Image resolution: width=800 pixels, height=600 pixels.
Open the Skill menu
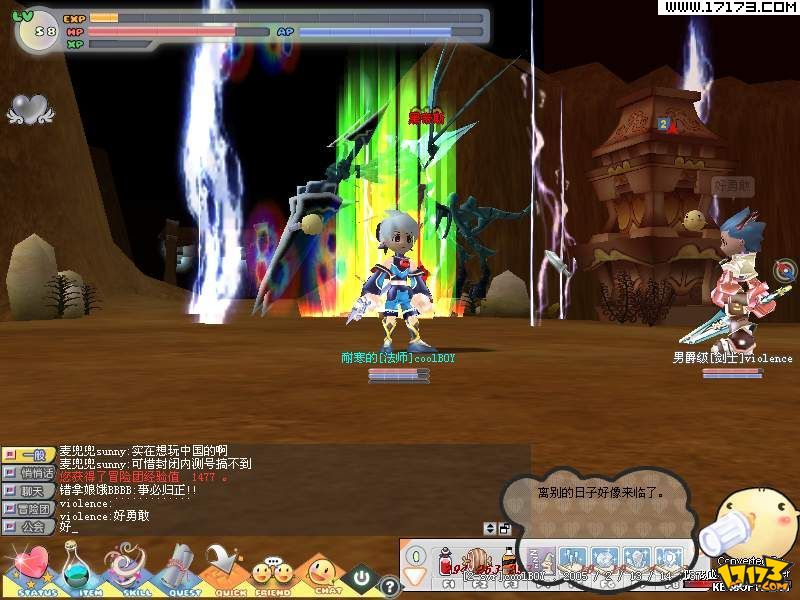[x=126, y=568]
